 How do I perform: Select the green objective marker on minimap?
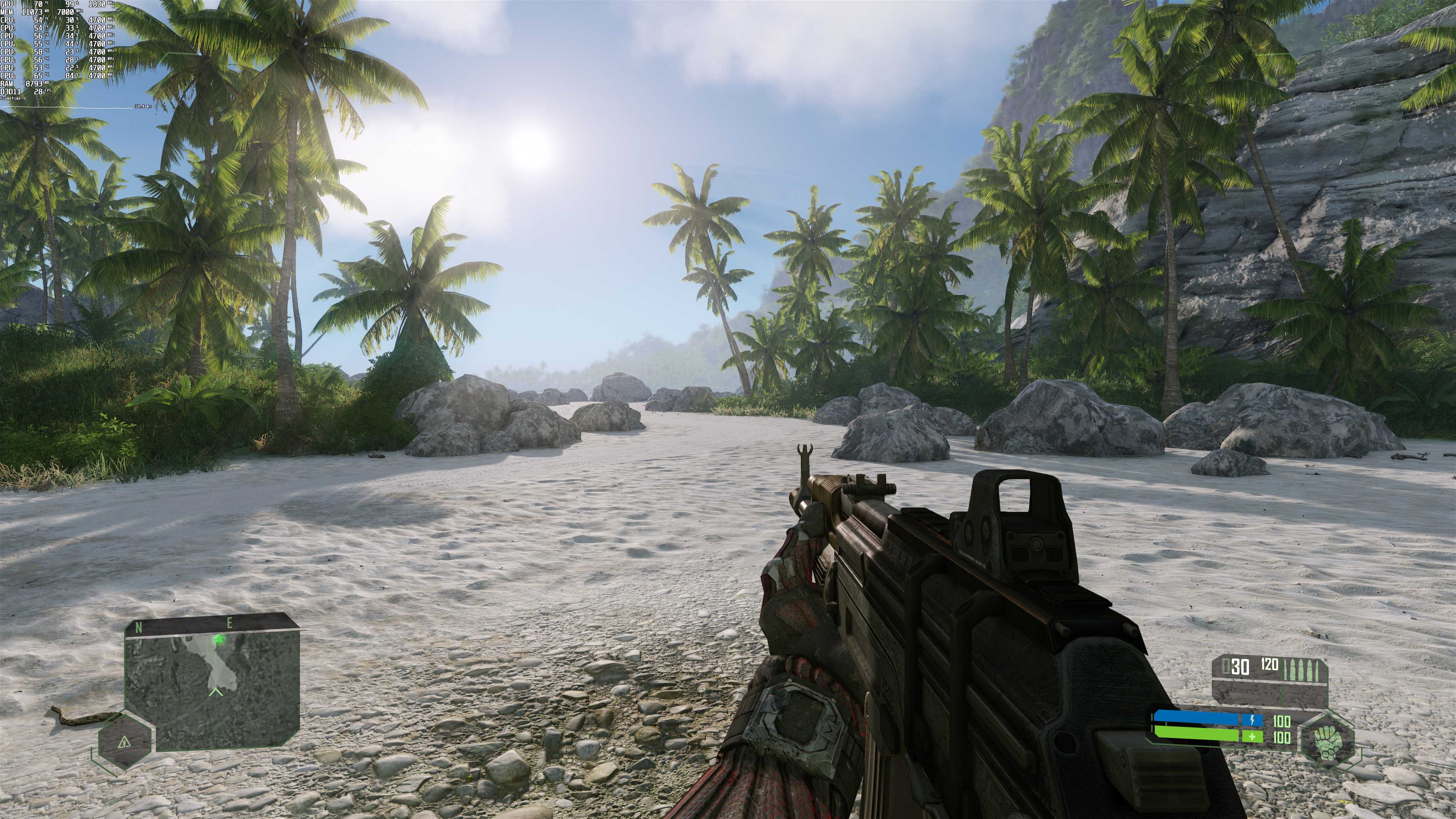click(x=219, y=639)
